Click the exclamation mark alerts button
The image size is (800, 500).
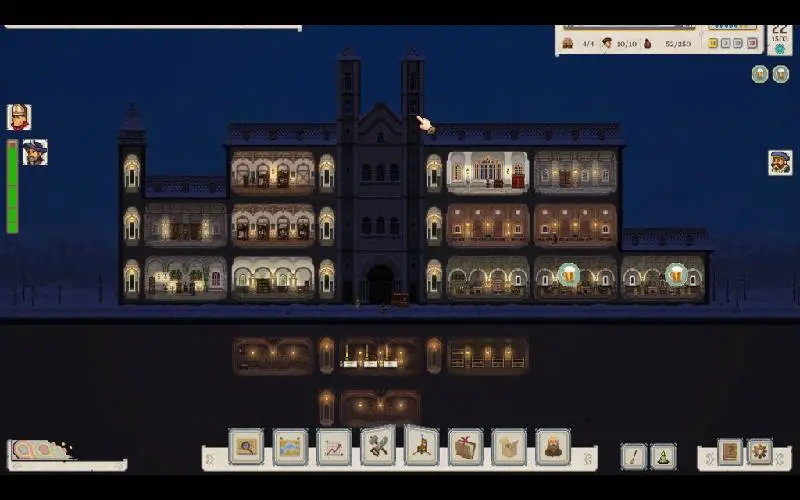(634, 456)
